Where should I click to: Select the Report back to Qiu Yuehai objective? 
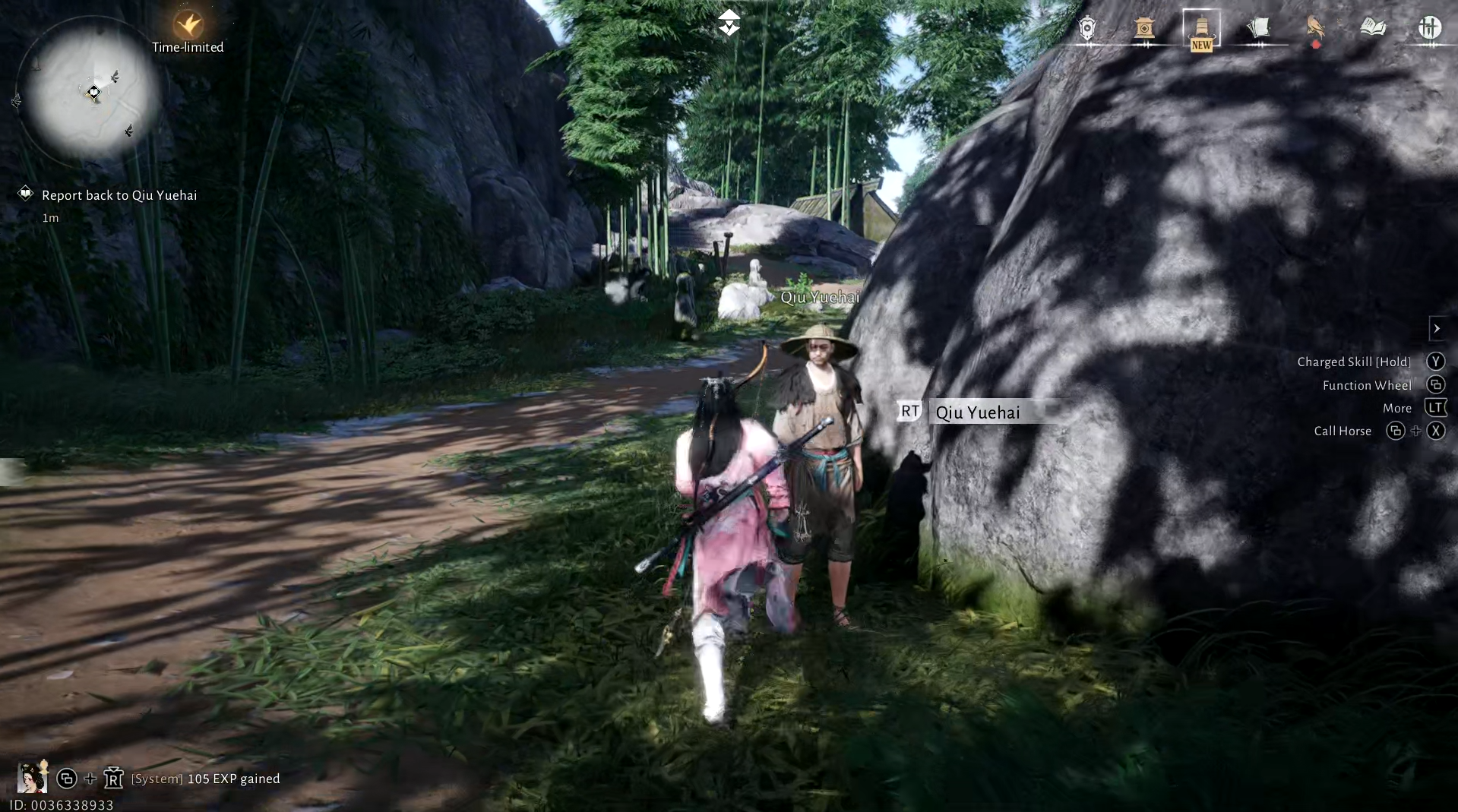[119, 195]
